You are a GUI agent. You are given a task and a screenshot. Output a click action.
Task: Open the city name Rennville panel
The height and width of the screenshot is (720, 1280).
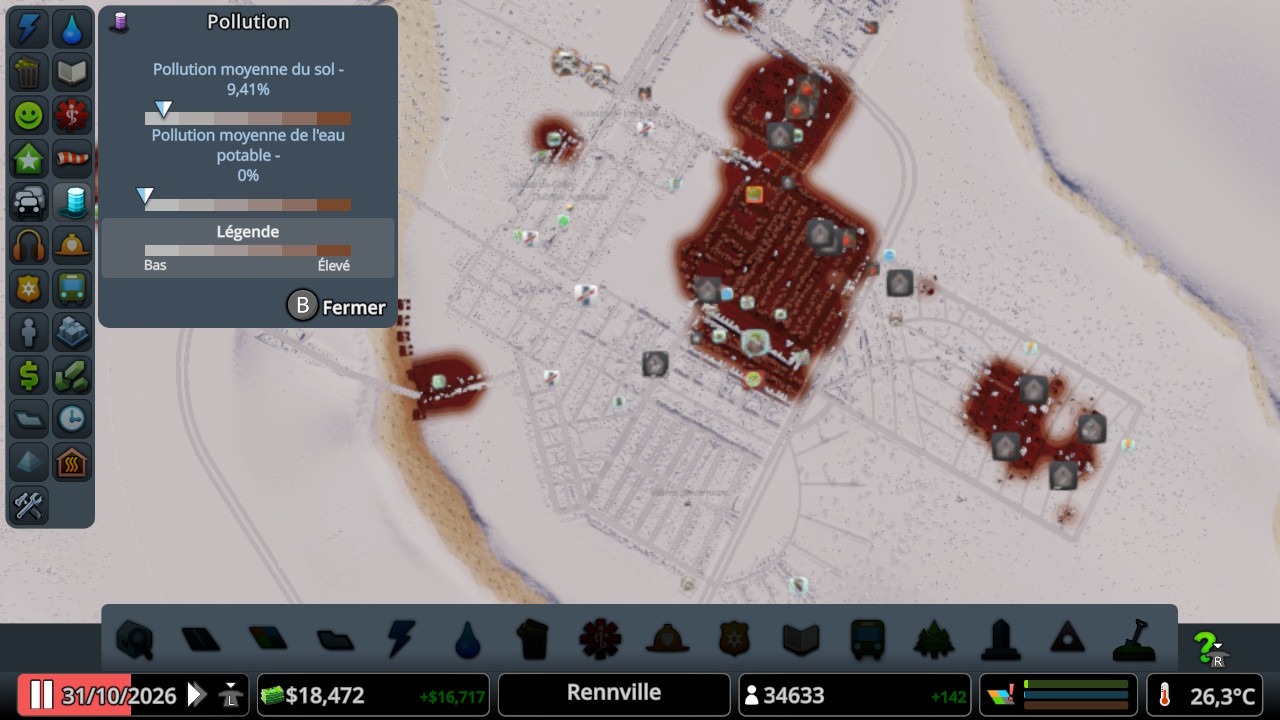614,694
